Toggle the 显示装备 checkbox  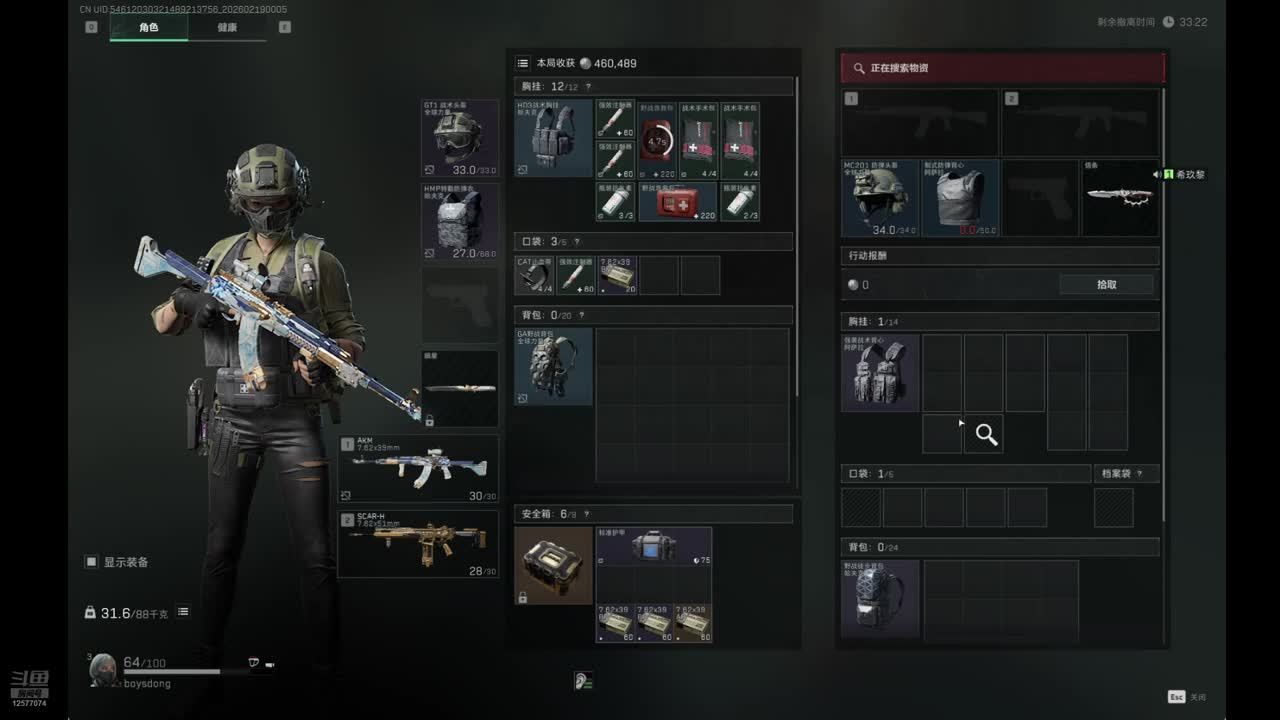[91, 562]
